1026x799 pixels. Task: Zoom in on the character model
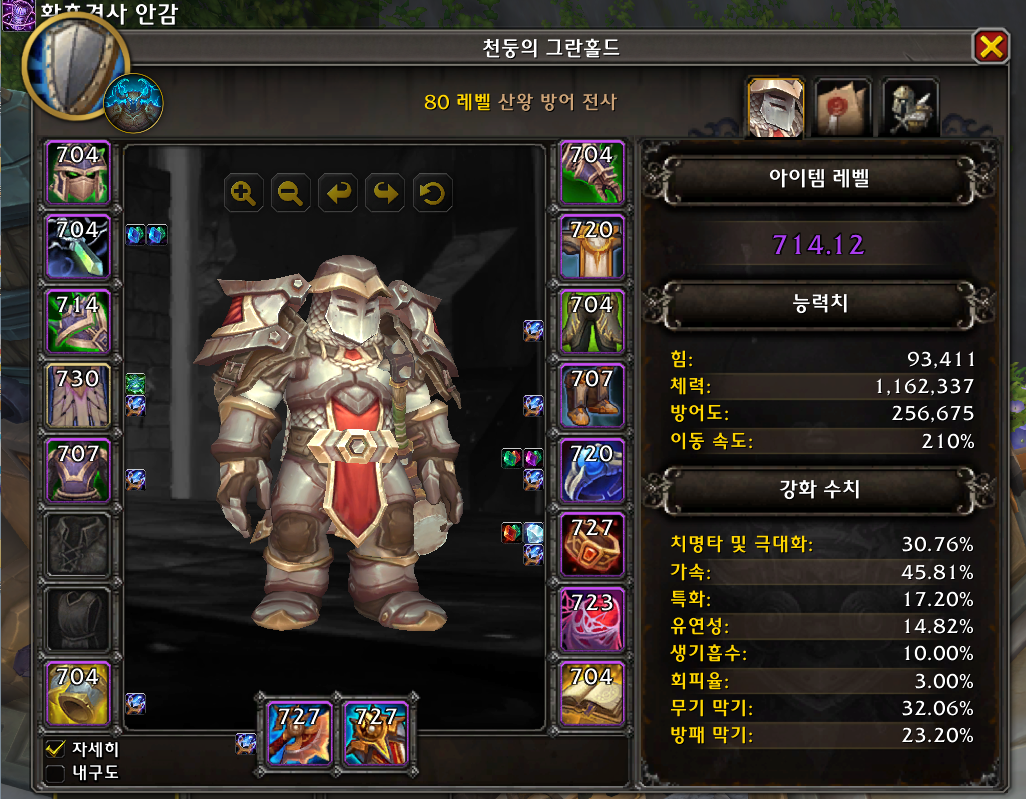(x=245, y=193)
